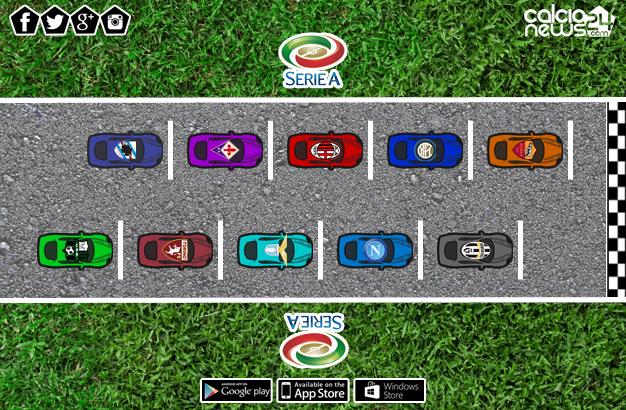Select the green Sassuolo car
Screen dimensions: 626x410
75,250
